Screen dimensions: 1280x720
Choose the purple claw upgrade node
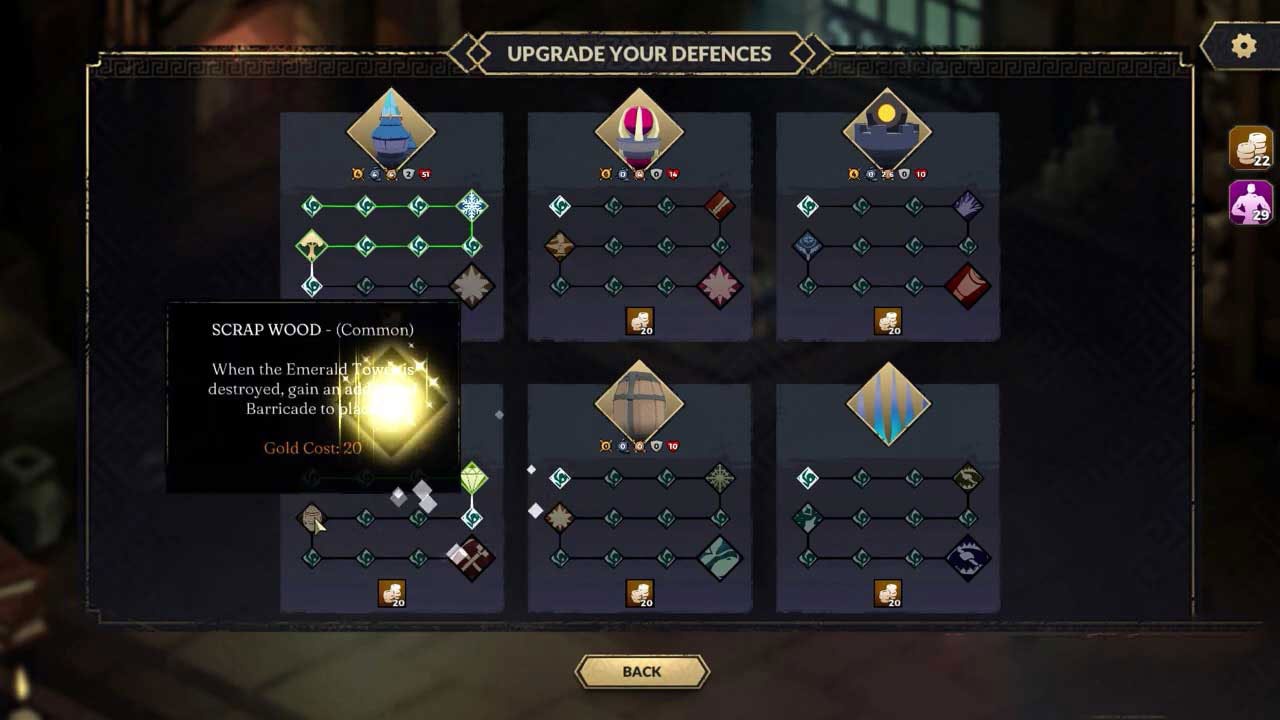point(968,206)
